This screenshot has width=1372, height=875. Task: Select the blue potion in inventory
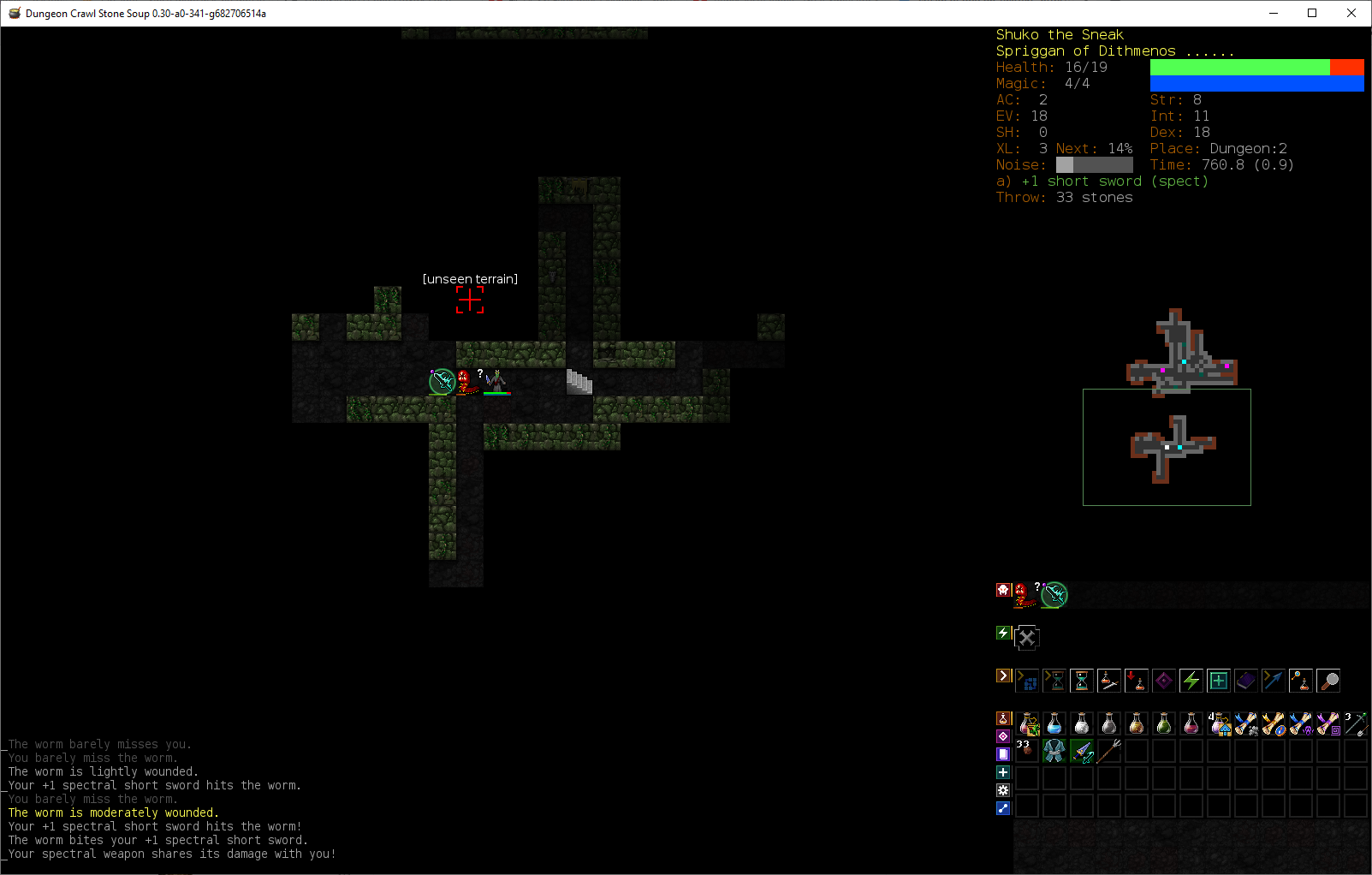(1054, 725)
